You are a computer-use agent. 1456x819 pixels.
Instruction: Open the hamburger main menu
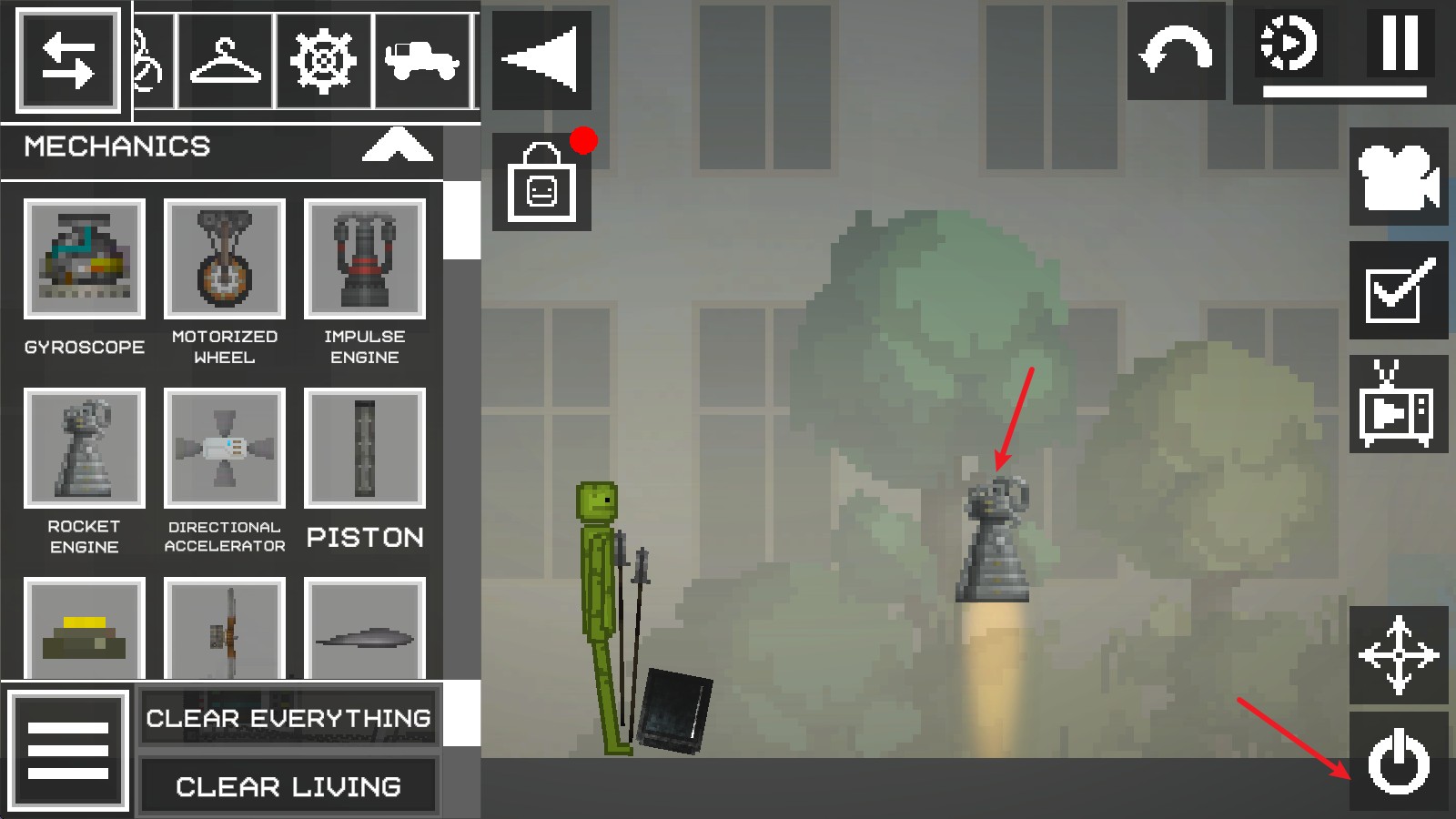point(68,750)
